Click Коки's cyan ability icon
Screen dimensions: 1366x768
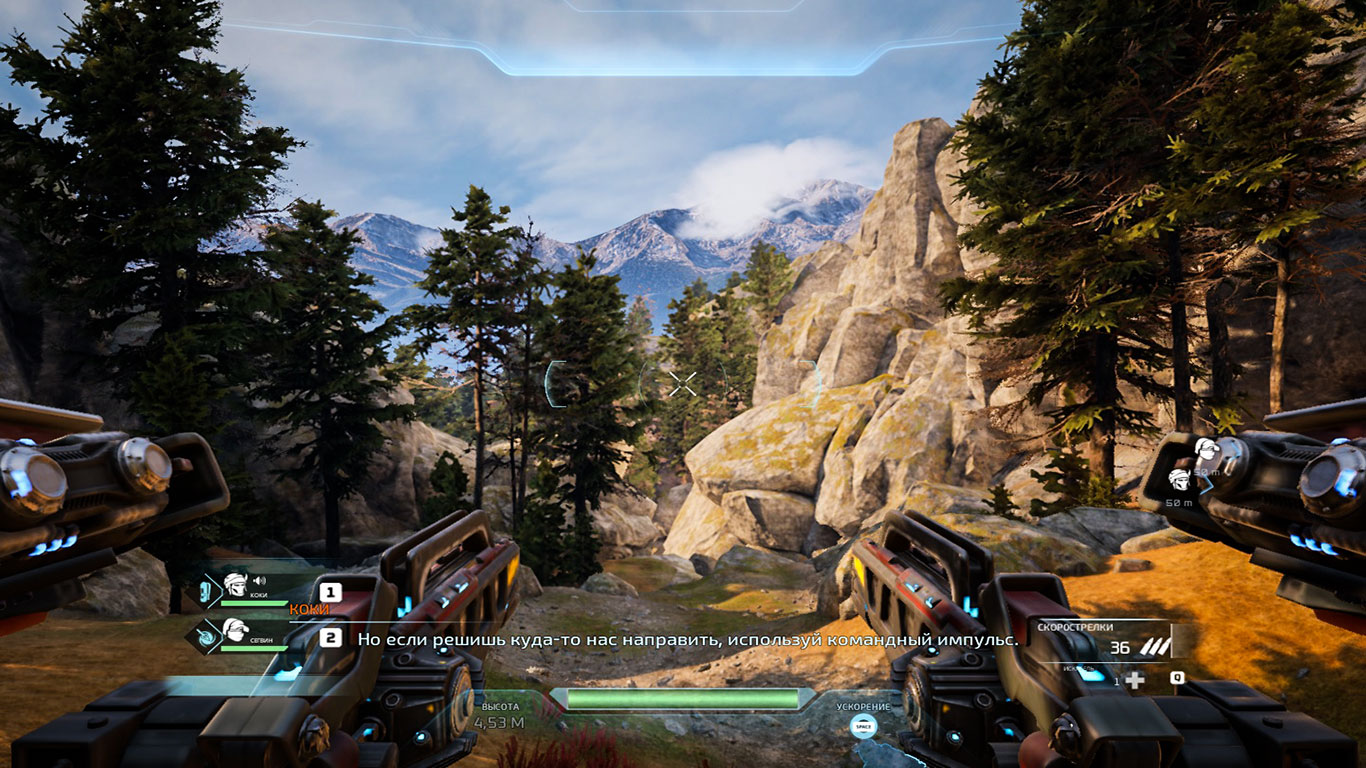(203, 590)
